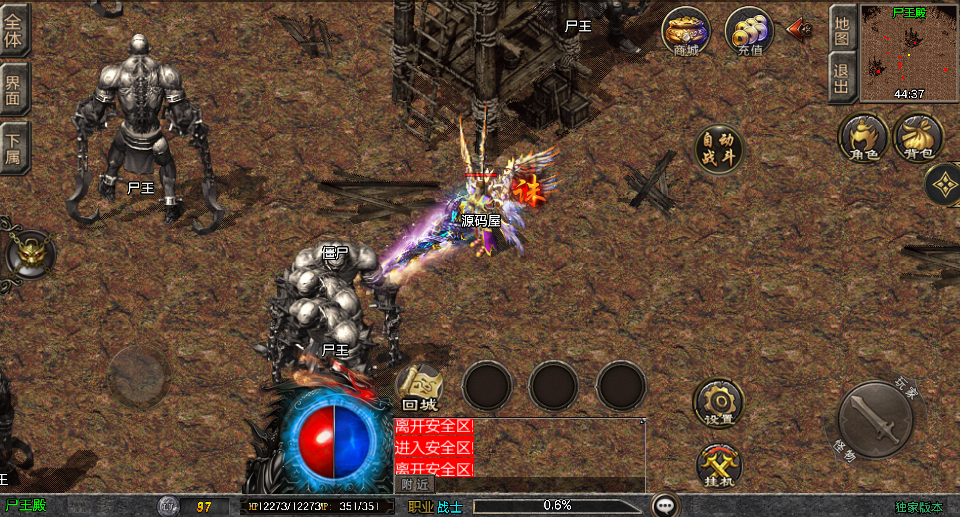Image resolution: width=960 pixels, height=517 pixels.
Task: Open the 角色 character sheet
Action: pyautogui.click(x=864, y=137)
